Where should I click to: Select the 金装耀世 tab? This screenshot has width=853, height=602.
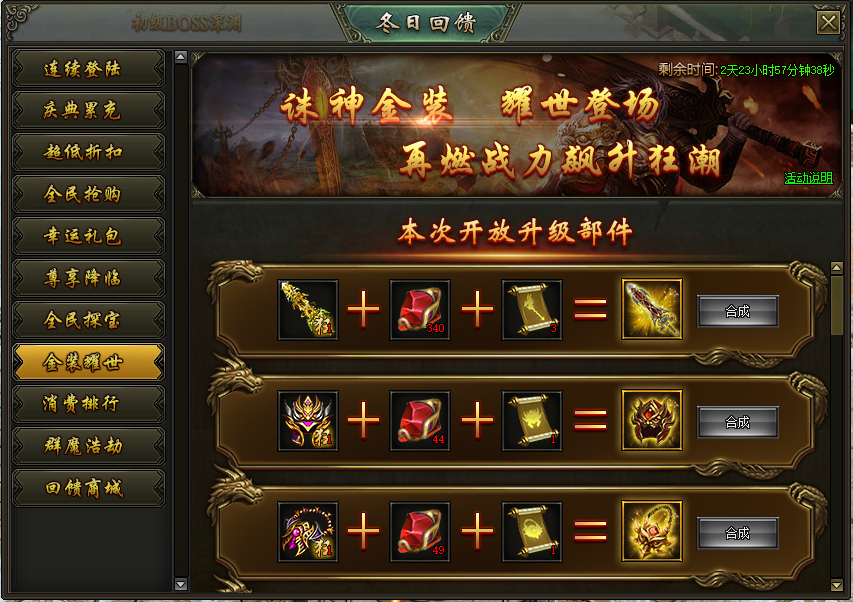click(x=88, y=363)
